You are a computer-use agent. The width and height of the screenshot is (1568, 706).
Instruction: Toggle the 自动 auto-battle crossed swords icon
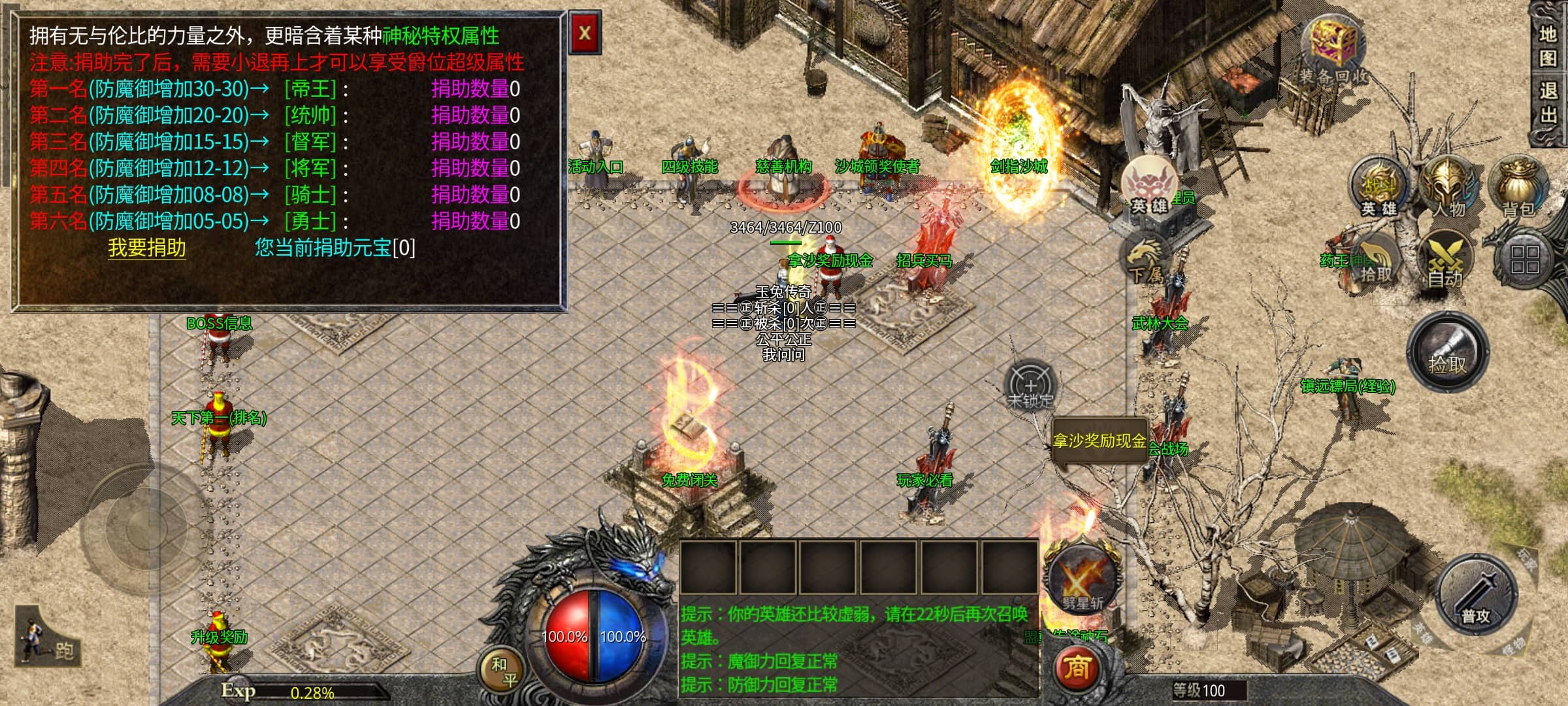[x=1445, y=260]
